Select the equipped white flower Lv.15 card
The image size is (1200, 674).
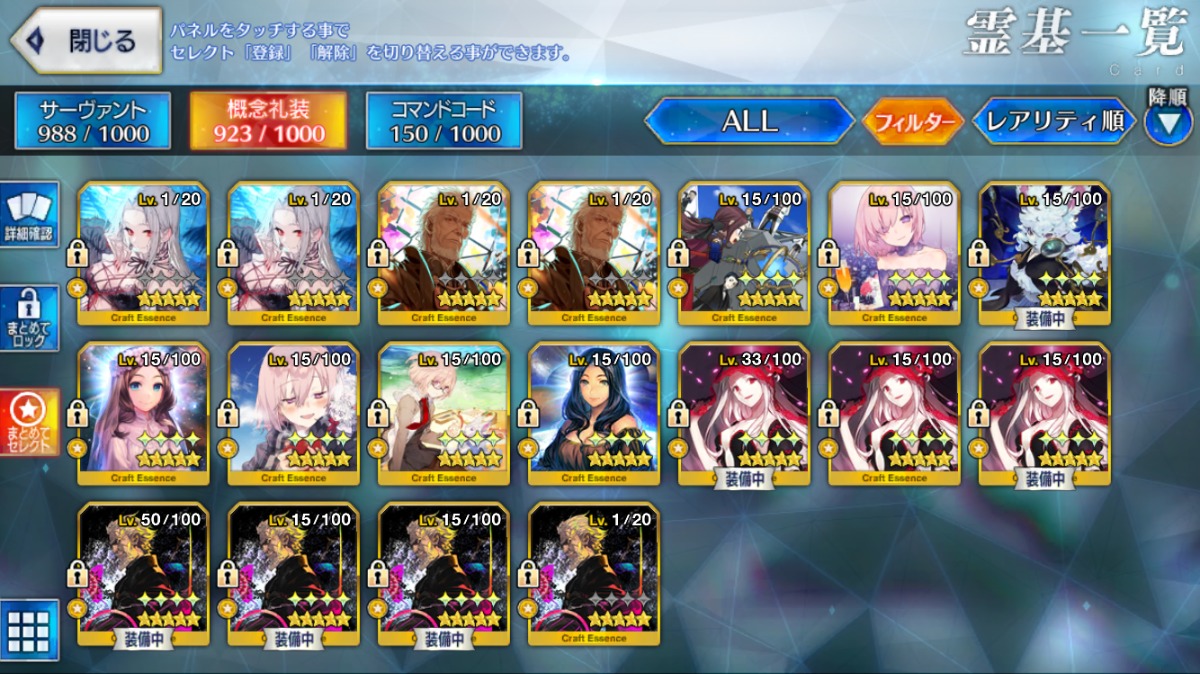pos(1043,252)
